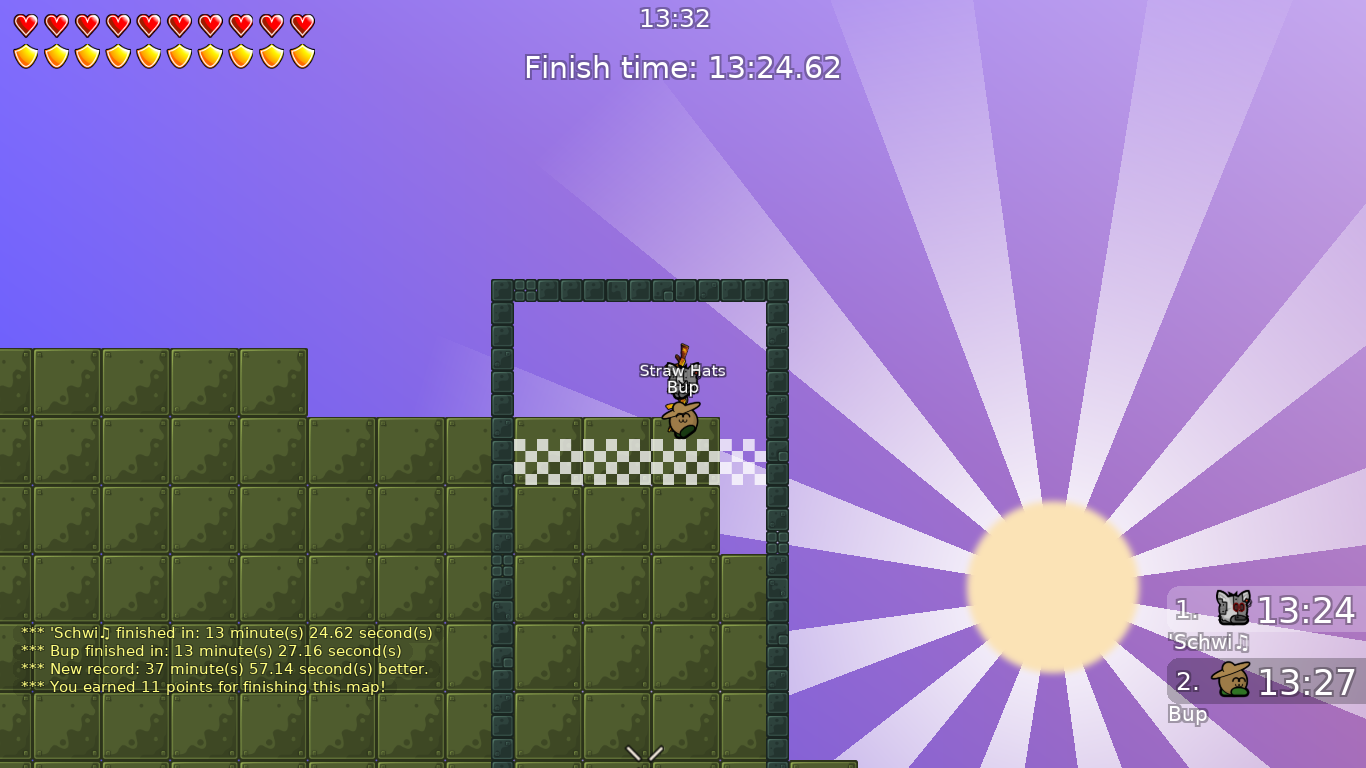Select the rank 2 leaderboard entry for Bup
1366x768 pixels.
point(1265,682)
